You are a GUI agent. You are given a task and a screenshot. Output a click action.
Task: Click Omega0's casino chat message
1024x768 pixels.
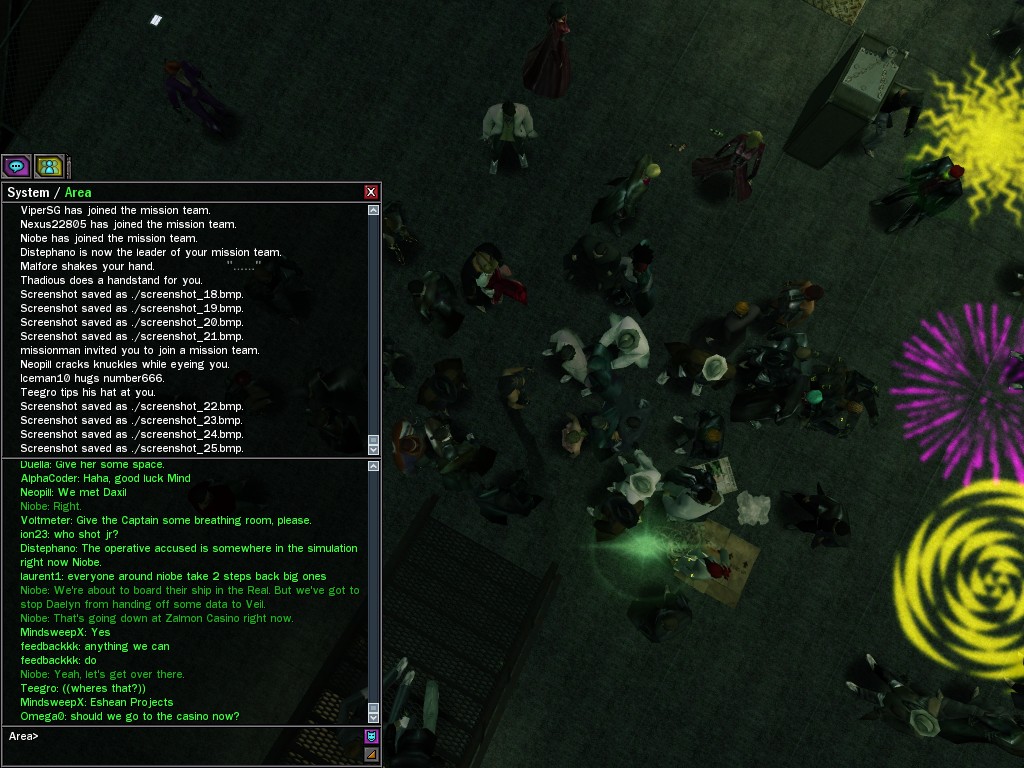[130, 716]
